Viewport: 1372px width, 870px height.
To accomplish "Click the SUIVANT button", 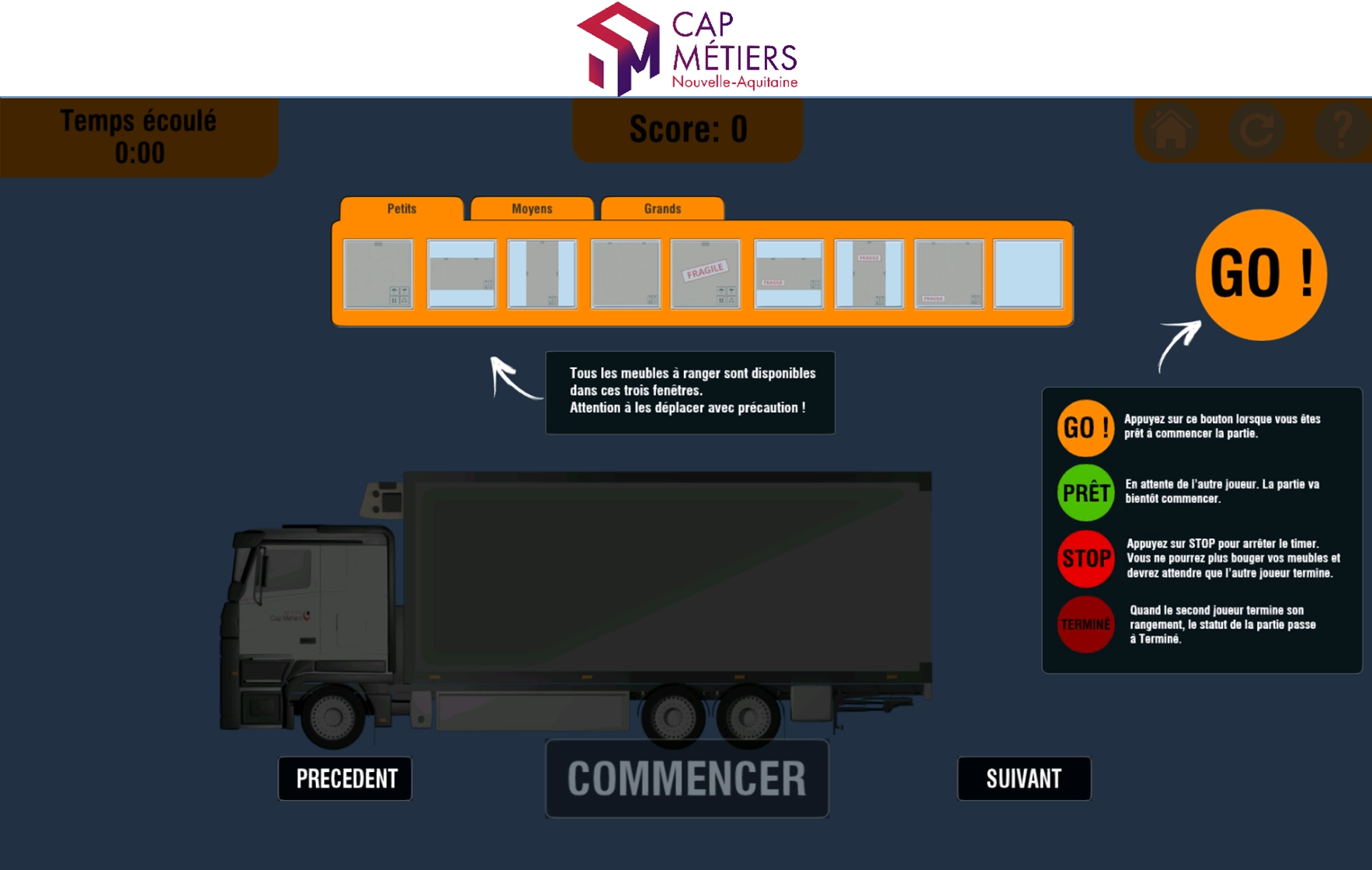I will coord(1023,778).
